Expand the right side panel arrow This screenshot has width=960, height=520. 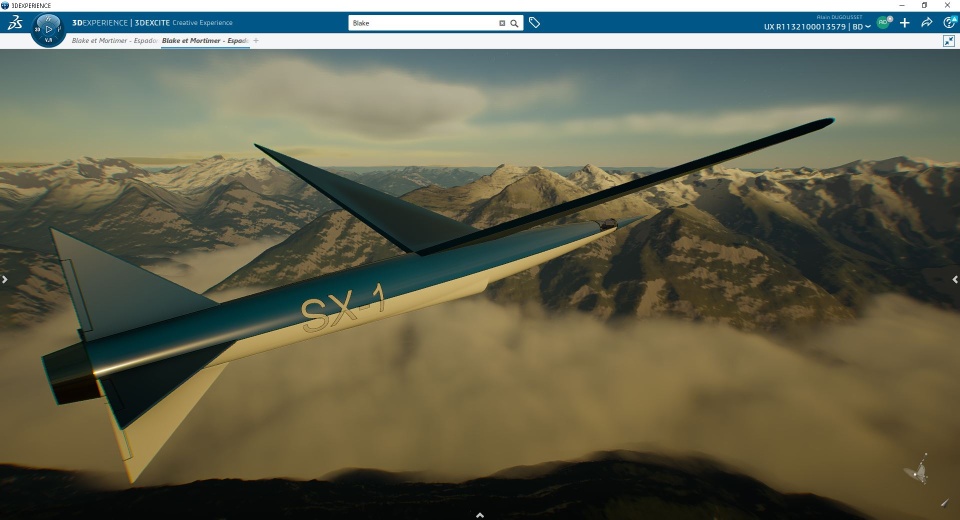pos(955,280)
